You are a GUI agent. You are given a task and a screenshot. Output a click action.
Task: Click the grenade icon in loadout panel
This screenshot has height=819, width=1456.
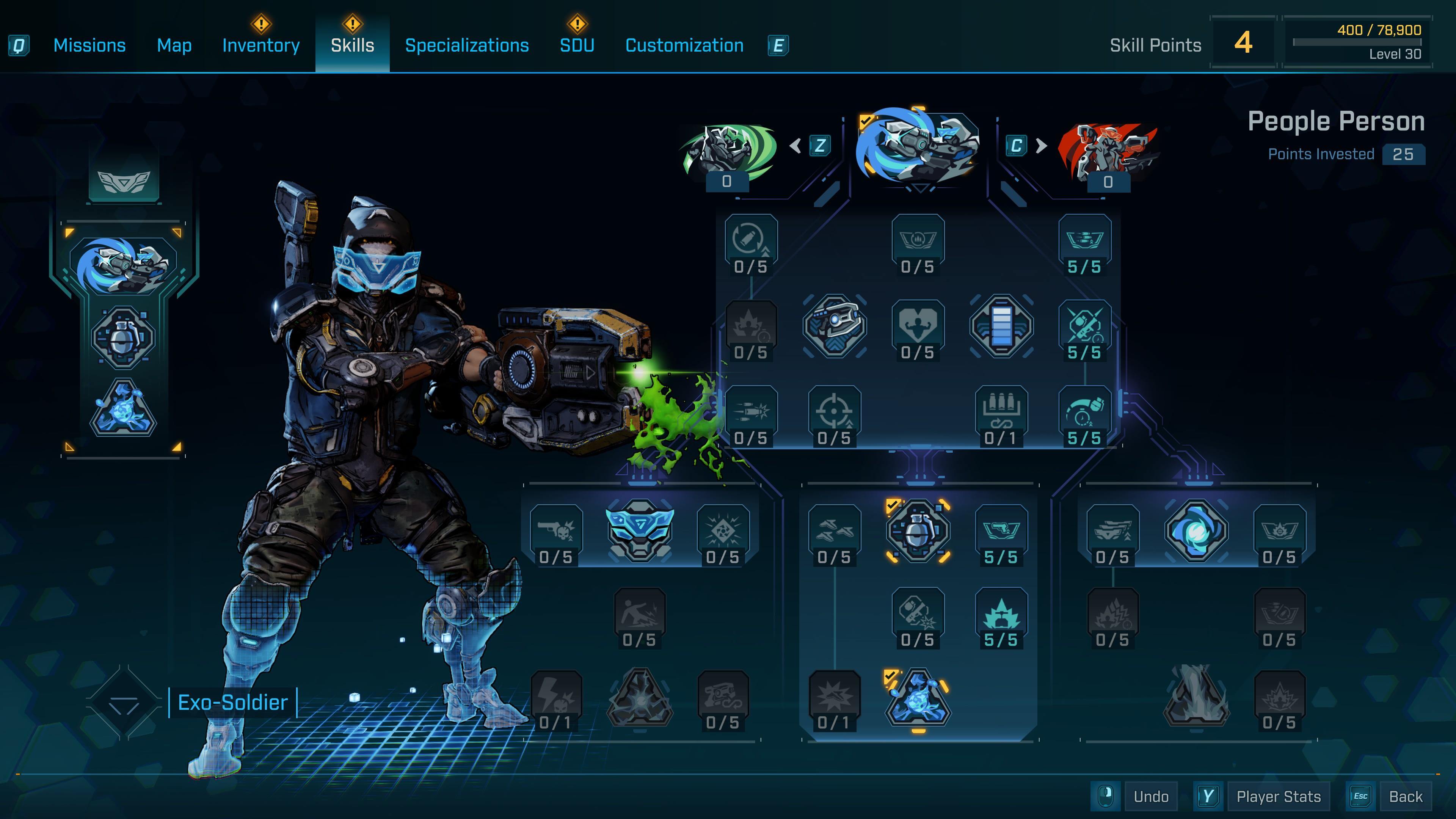122,338
